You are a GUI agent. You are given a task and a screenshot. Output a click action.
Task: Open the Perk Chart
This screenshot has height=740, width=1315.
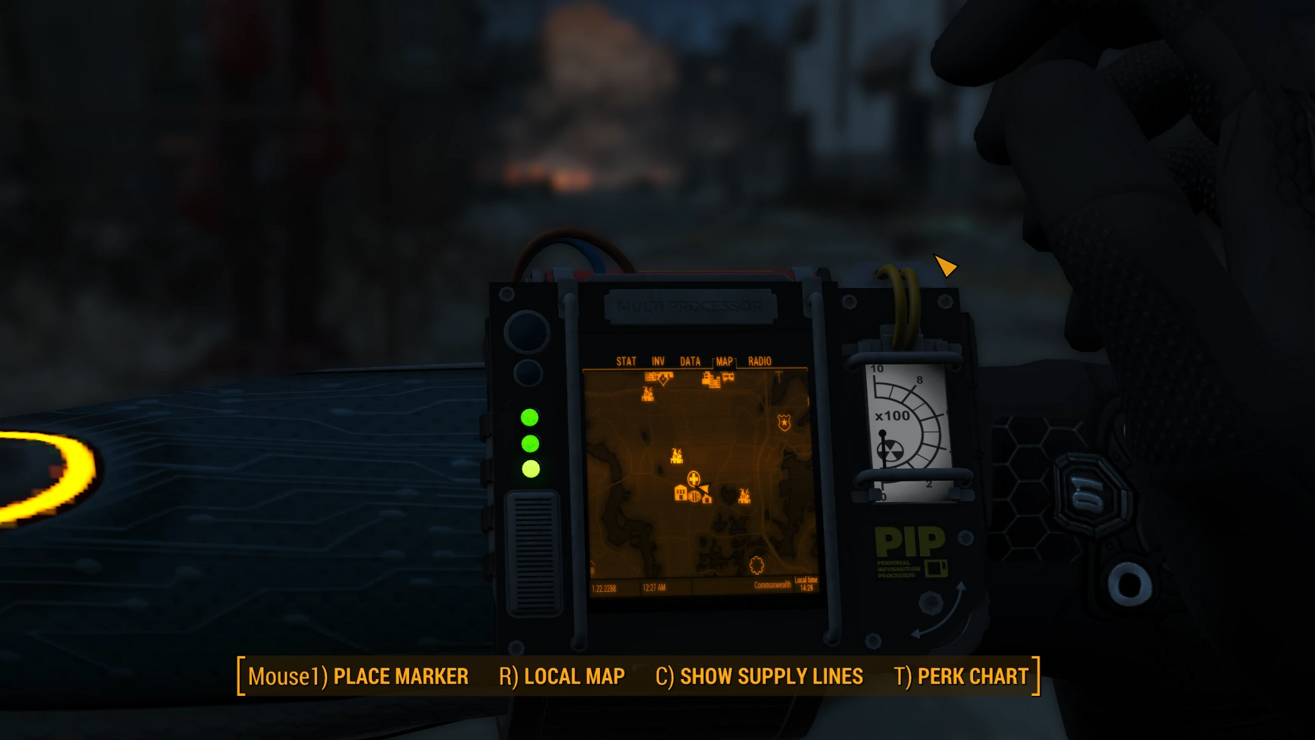tap(961, 677)
